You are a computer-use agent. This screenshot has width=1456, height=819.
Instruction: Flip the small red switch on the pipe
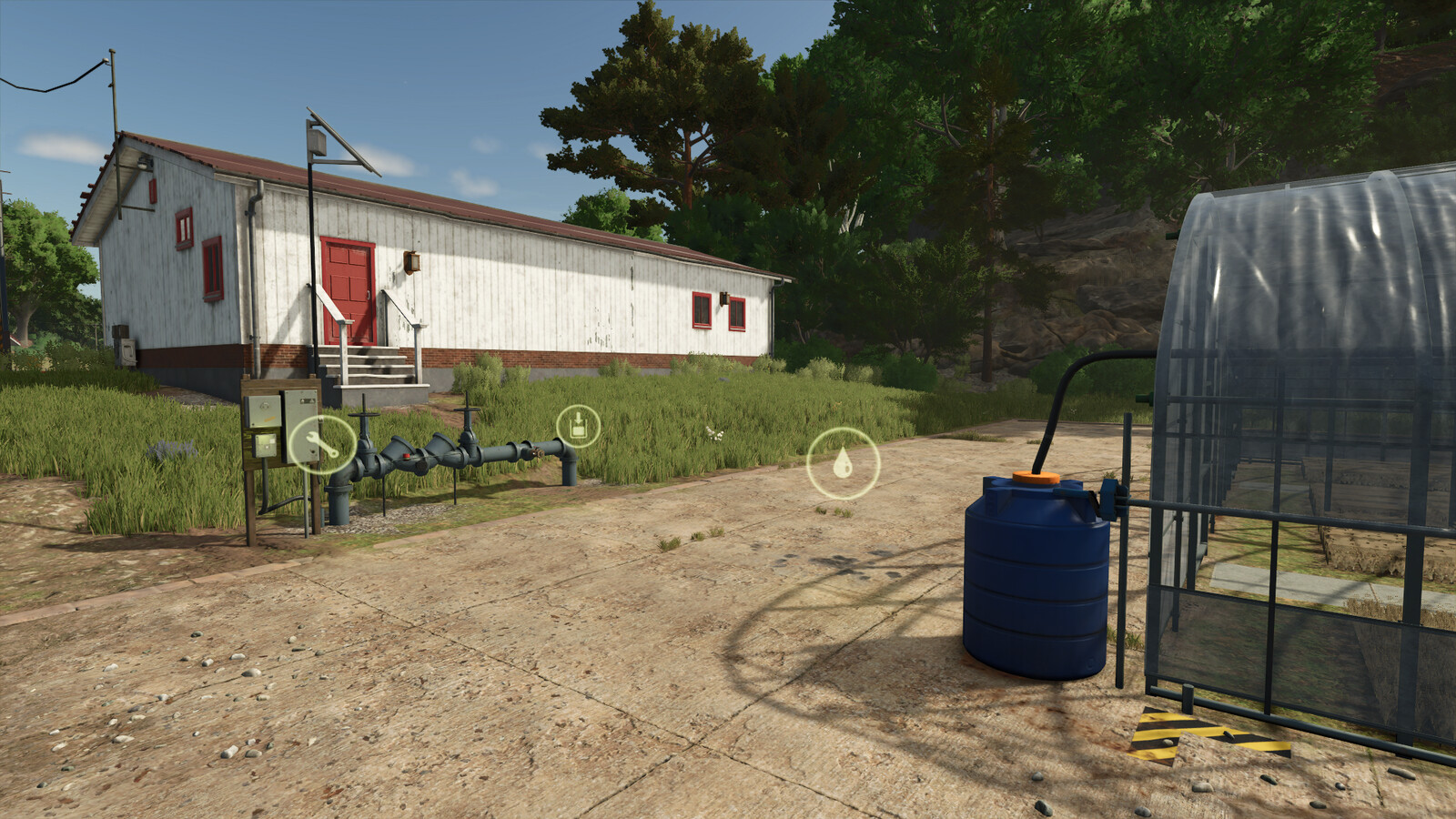tap(406, 454)
